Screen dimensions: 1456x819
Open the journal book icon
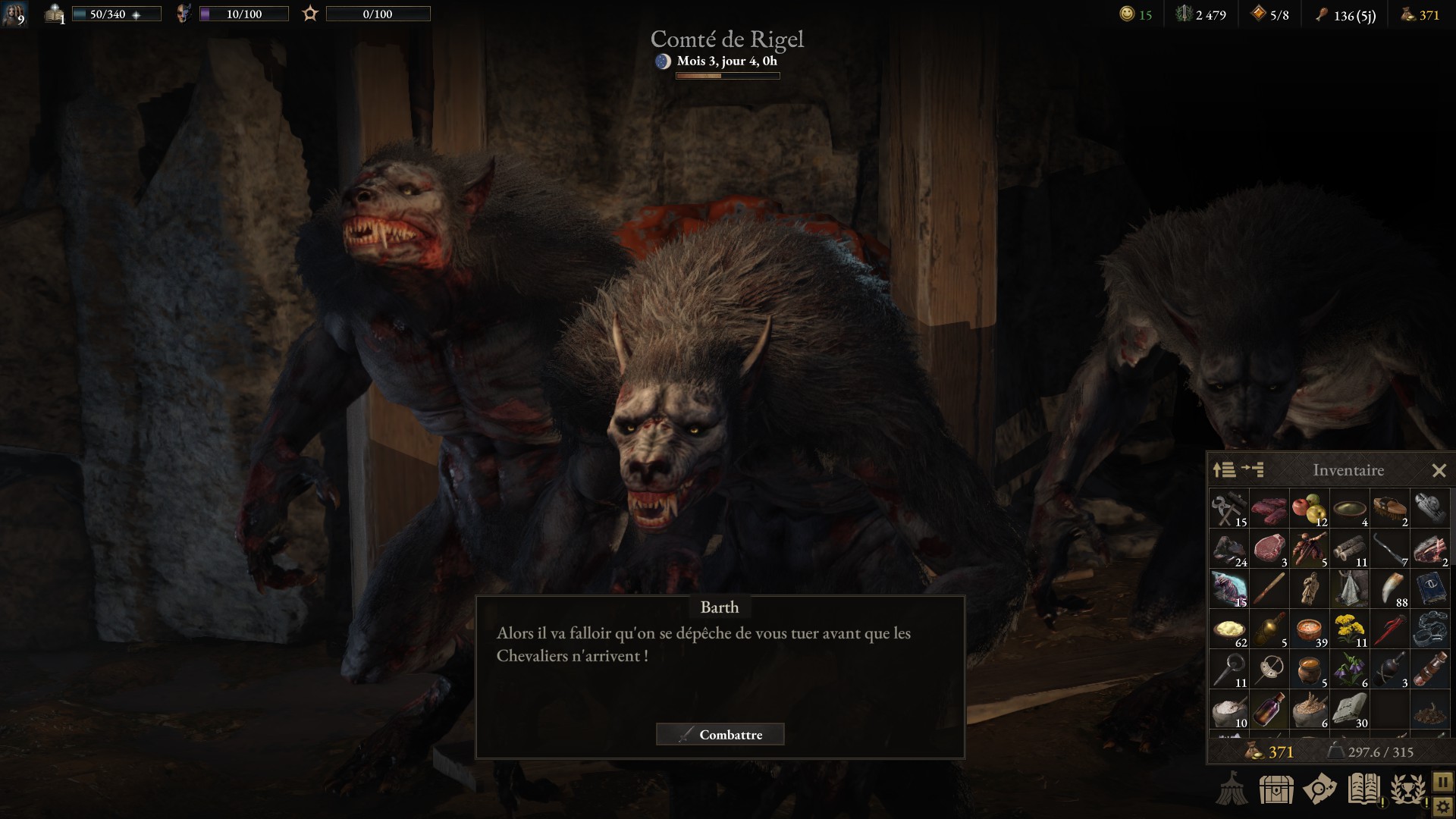pos(1363,789)
